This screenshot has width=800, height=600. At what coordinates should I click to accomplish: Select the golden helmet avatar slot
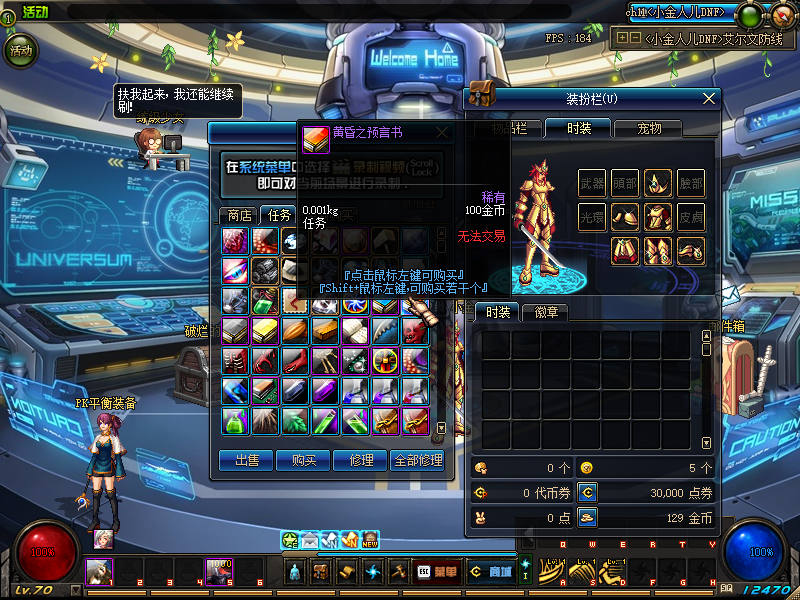tap(657, 183)
